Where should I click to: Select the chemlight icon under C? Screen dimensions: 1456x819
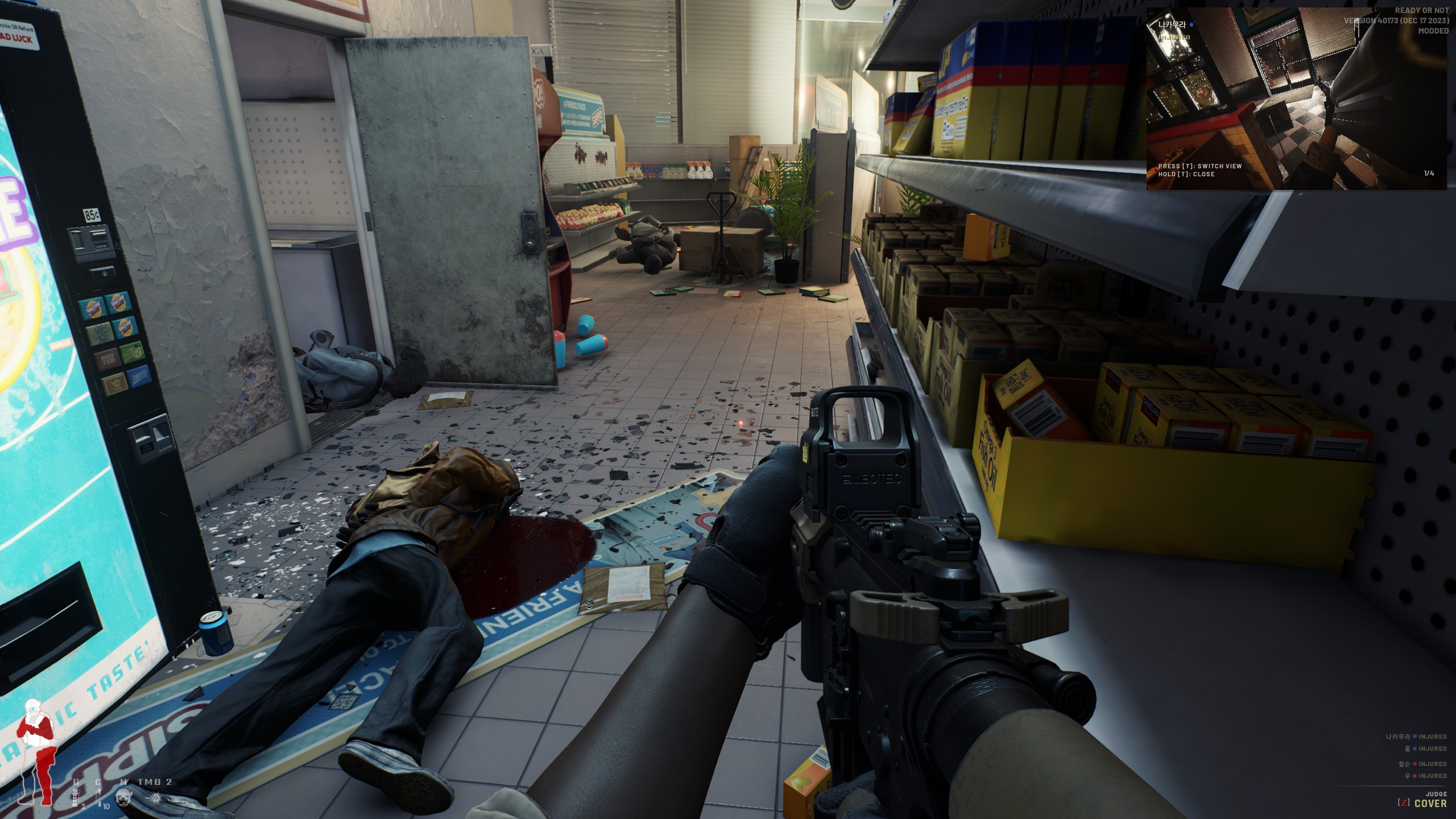[x=99, y=797]
